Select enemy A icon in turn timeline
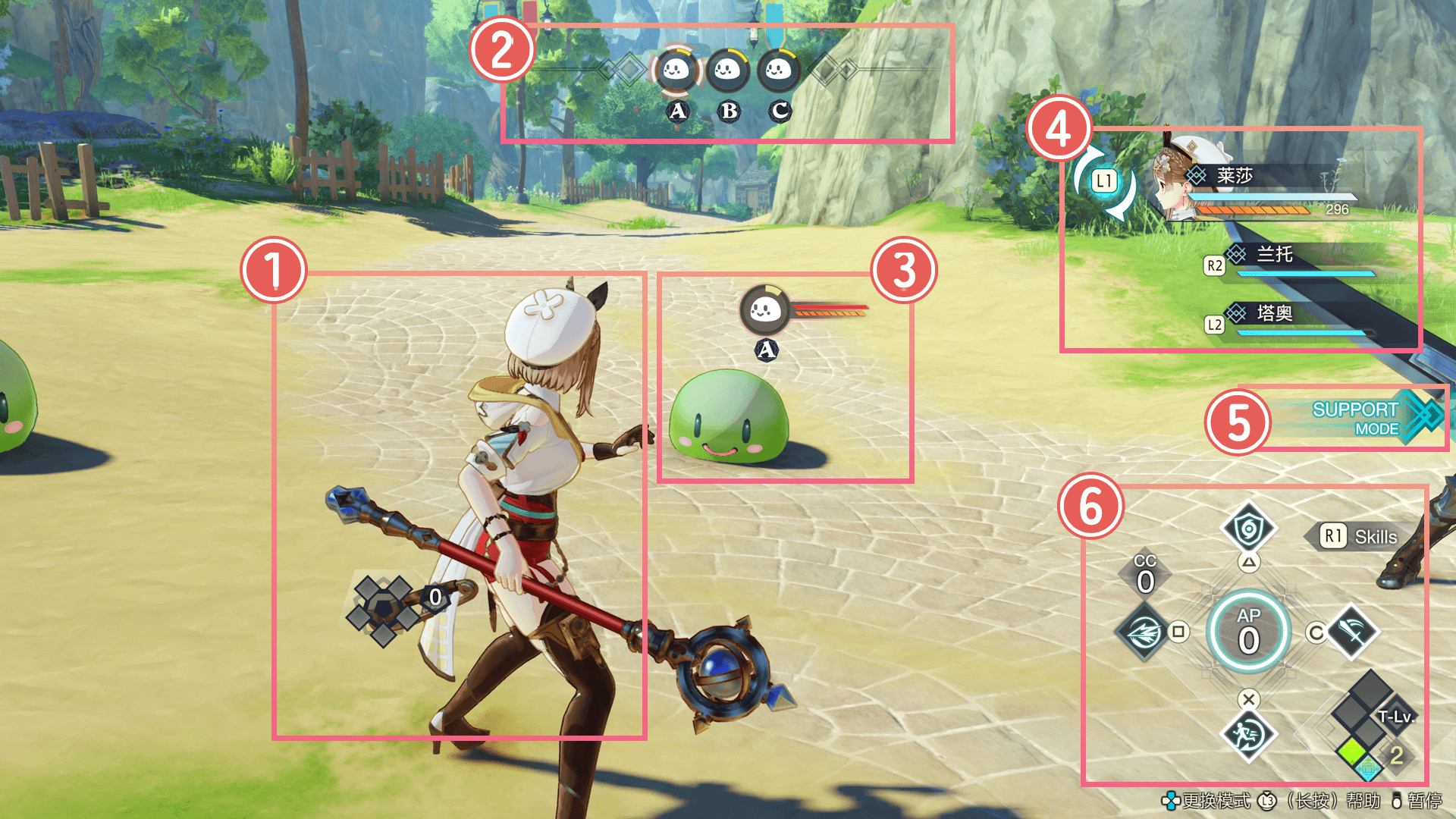The image size is (1456, 819). [x=676, y=71]
